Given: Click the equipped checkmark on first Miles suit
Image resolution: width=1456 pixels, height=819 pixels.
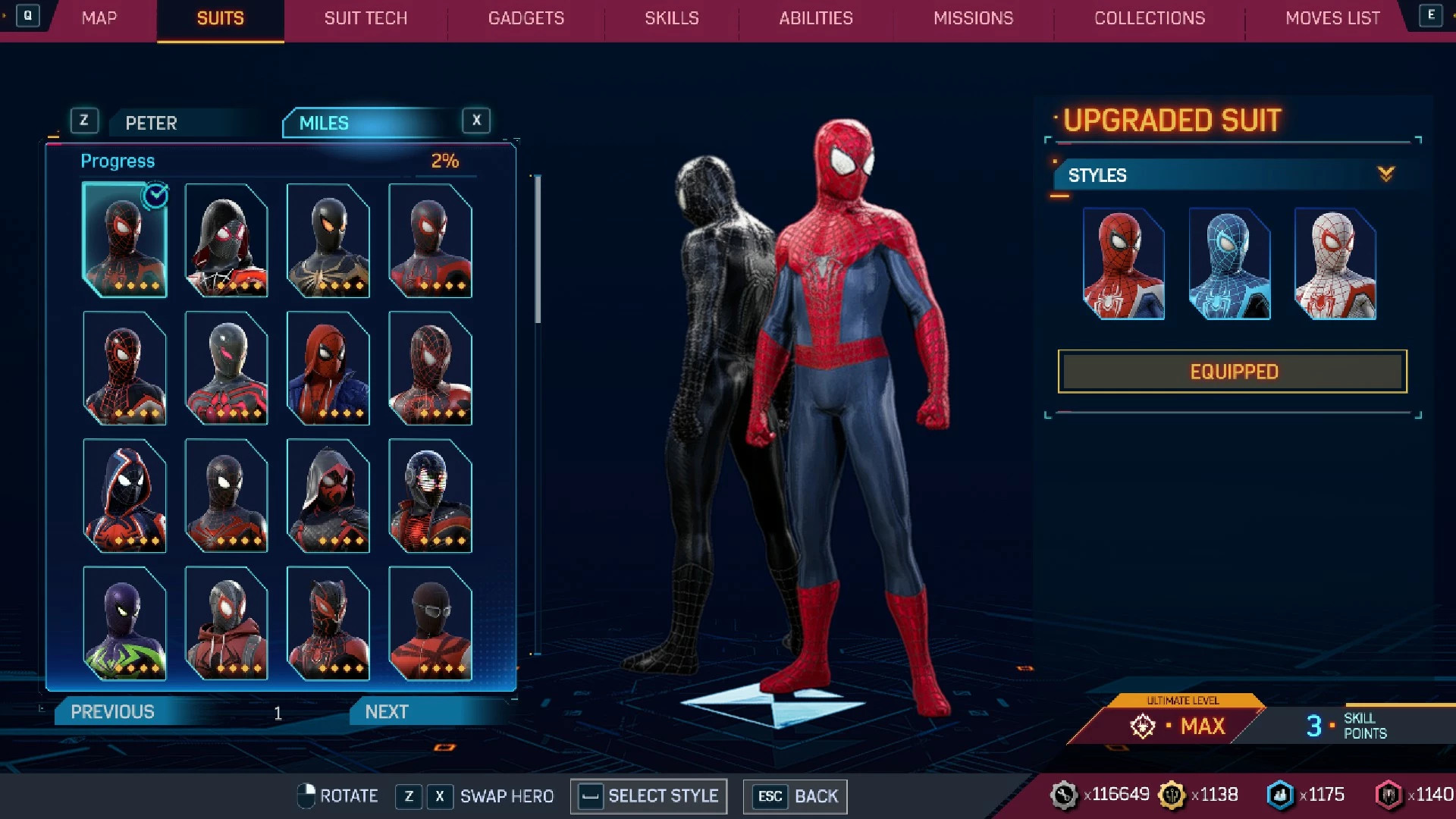Looking at the screenshot, I should (x=155, y=195).
